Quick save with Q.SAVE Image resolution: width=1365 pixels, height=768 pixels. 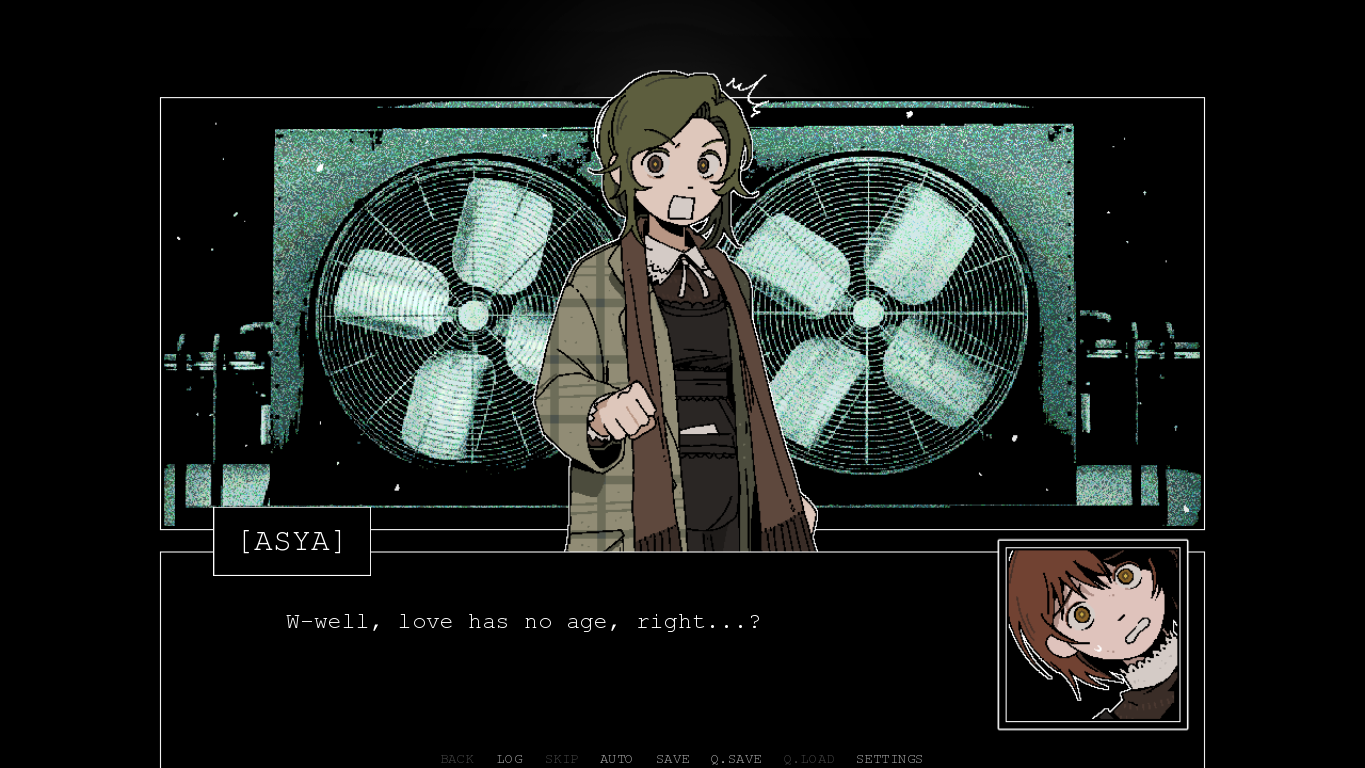(x=736, y=759)
